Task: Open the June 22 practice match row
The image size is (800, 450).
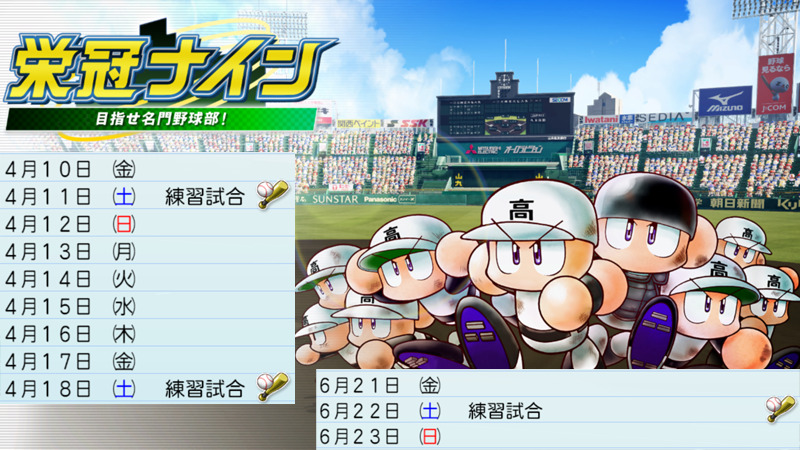Action: coord(556,410)
